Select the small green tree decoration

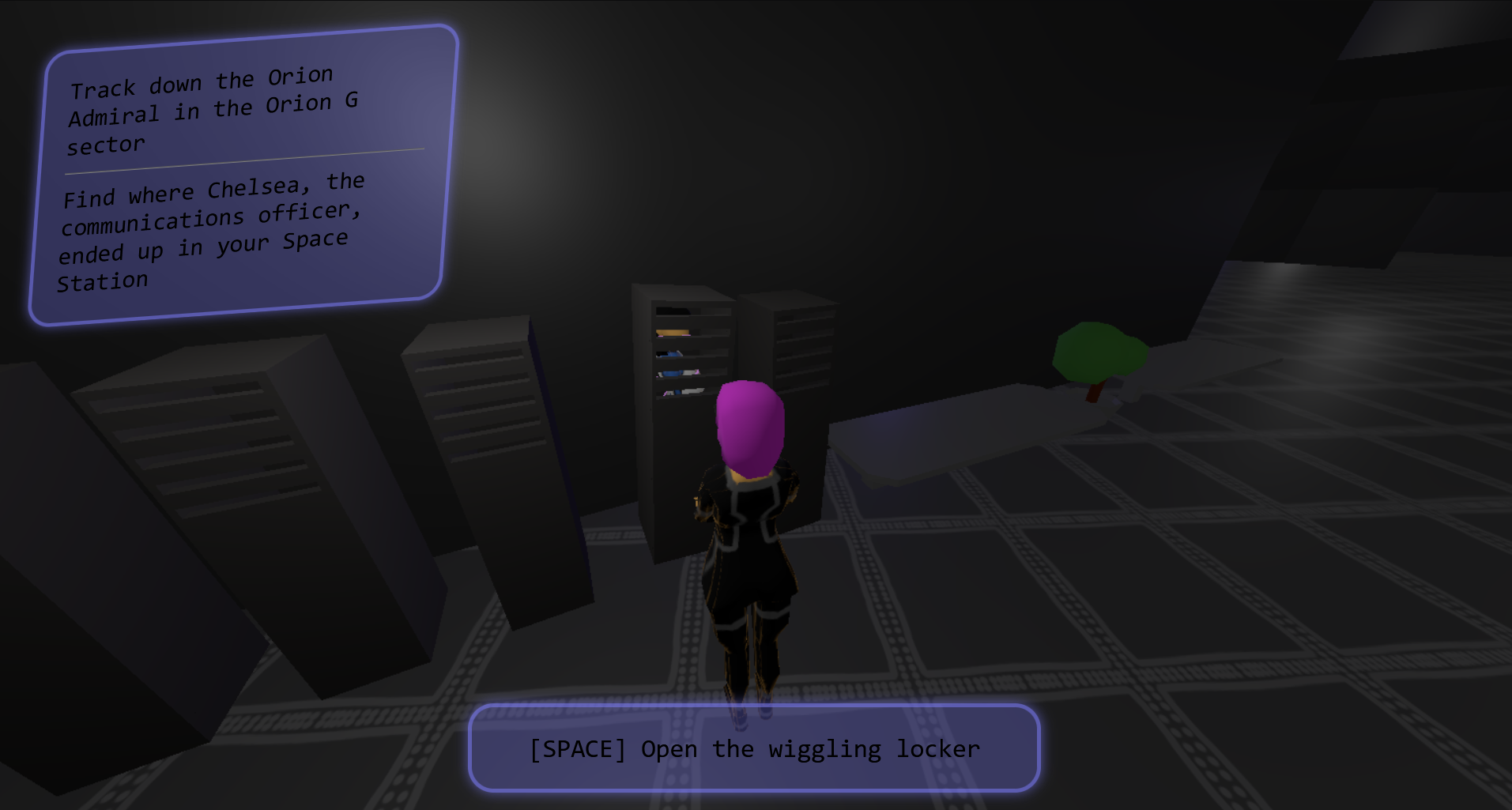(1099, 356)
